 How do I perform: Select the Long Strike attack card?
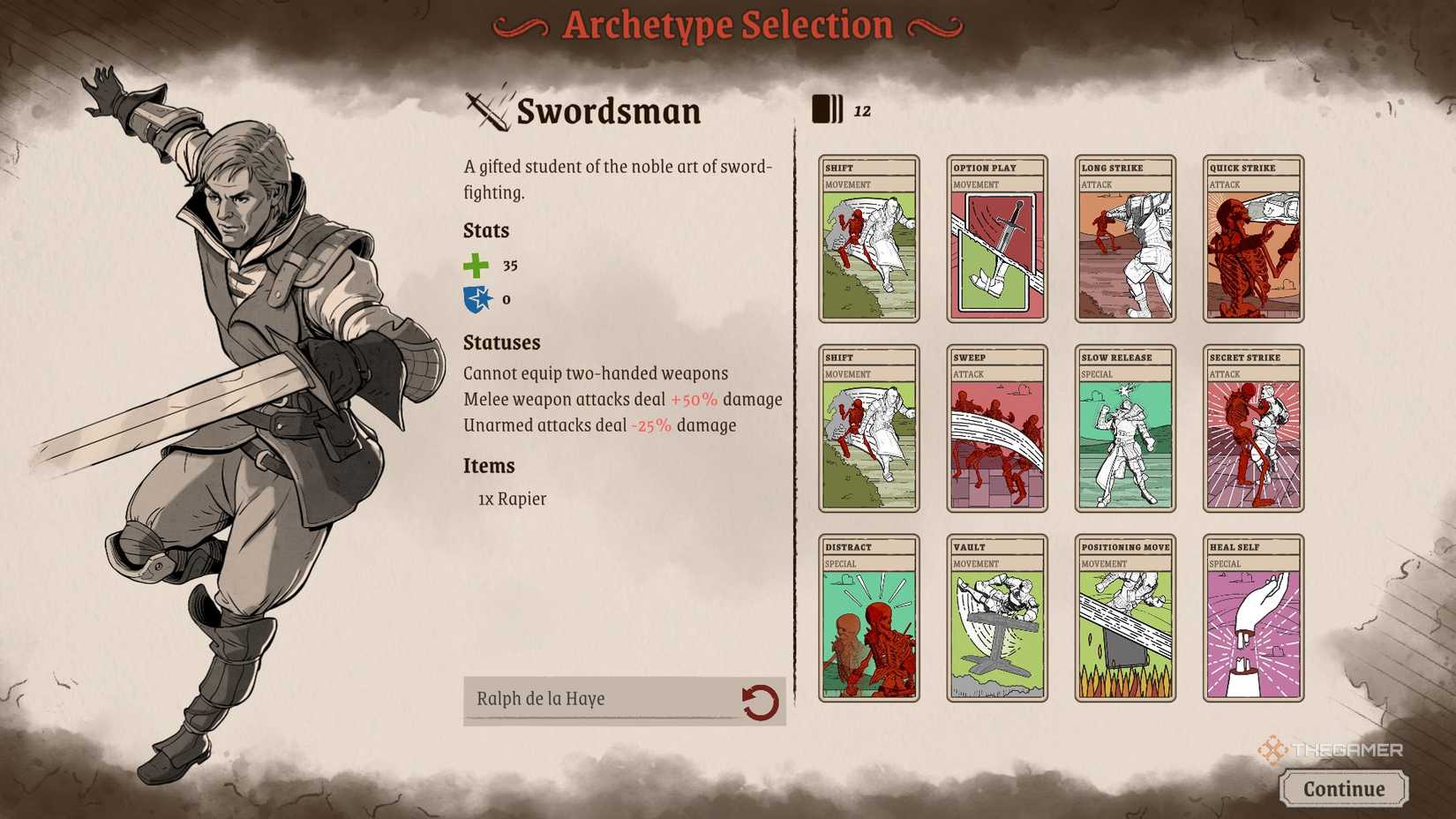coord(1124,238)
